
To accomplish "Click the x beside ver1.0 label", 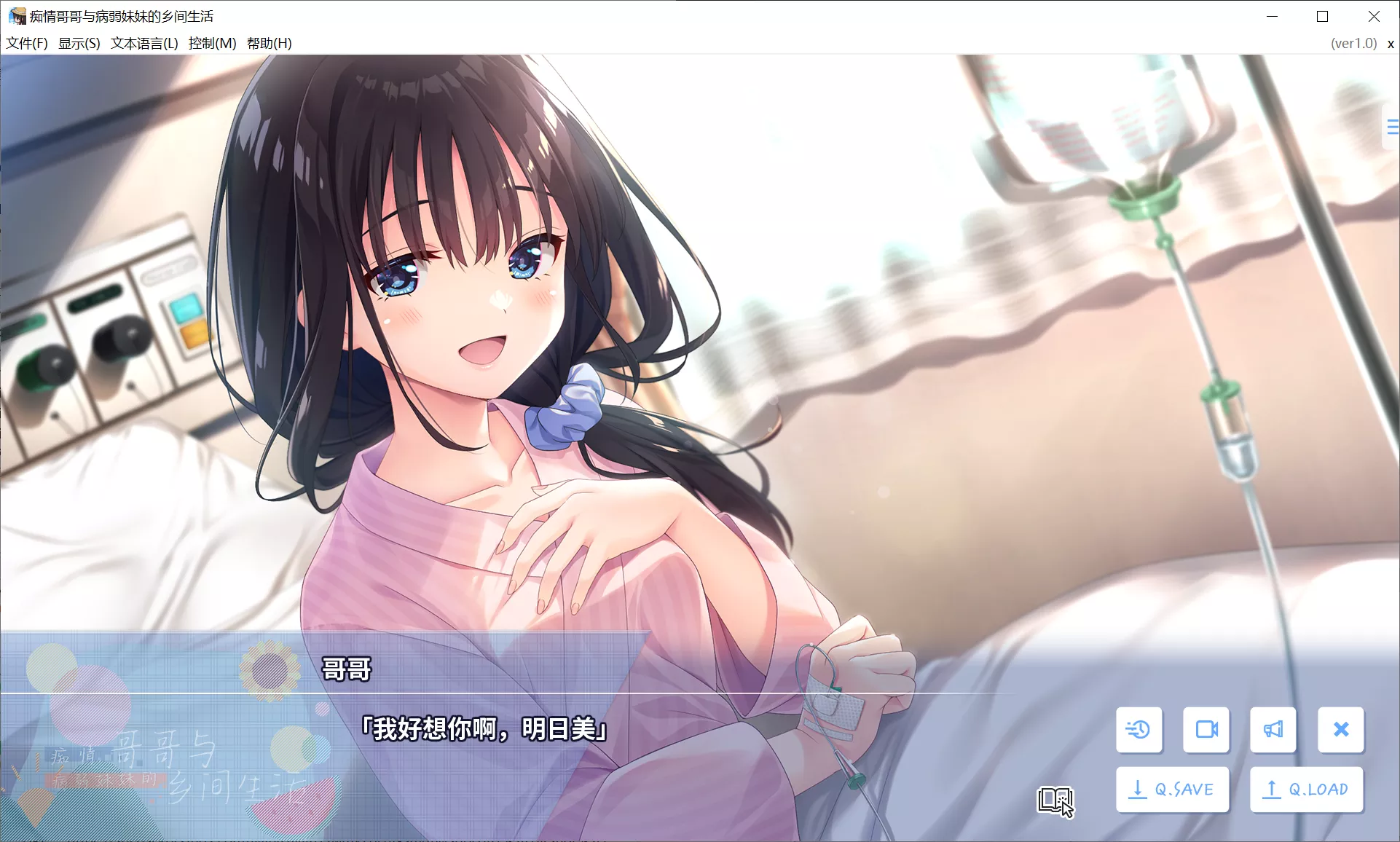I will 1390,43.
